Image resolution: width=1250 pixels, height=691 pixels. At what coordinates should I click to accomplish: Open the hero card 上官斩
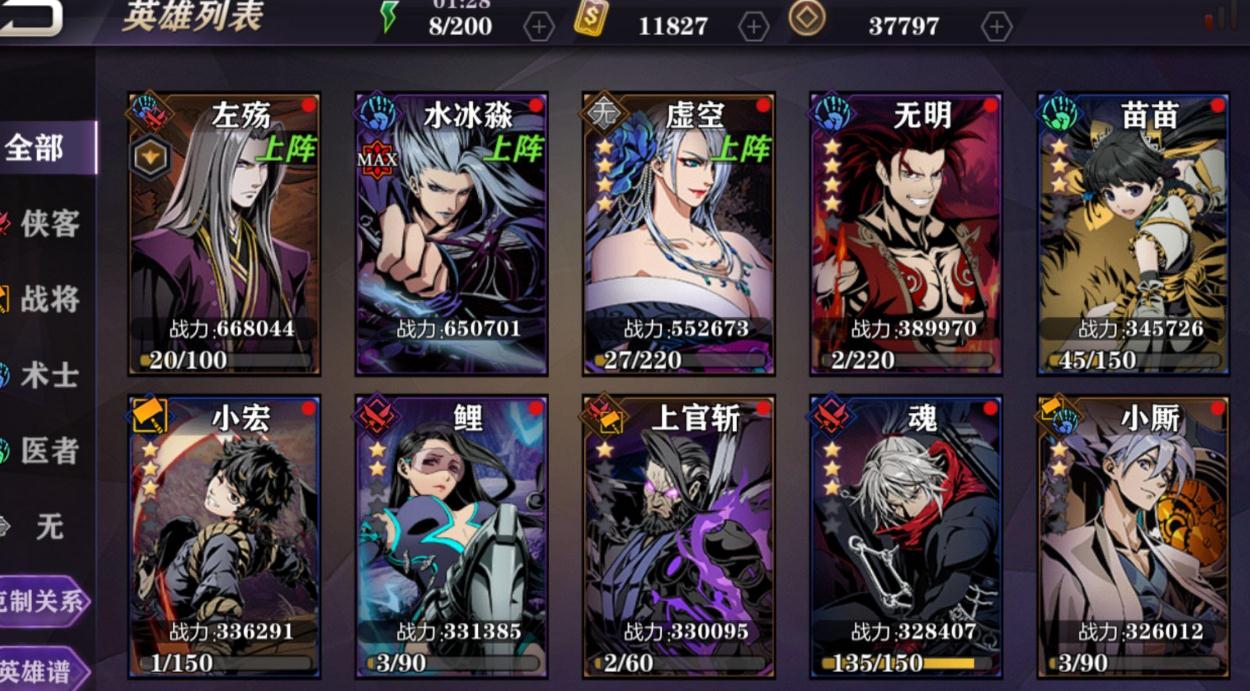(x=679, y=537)
